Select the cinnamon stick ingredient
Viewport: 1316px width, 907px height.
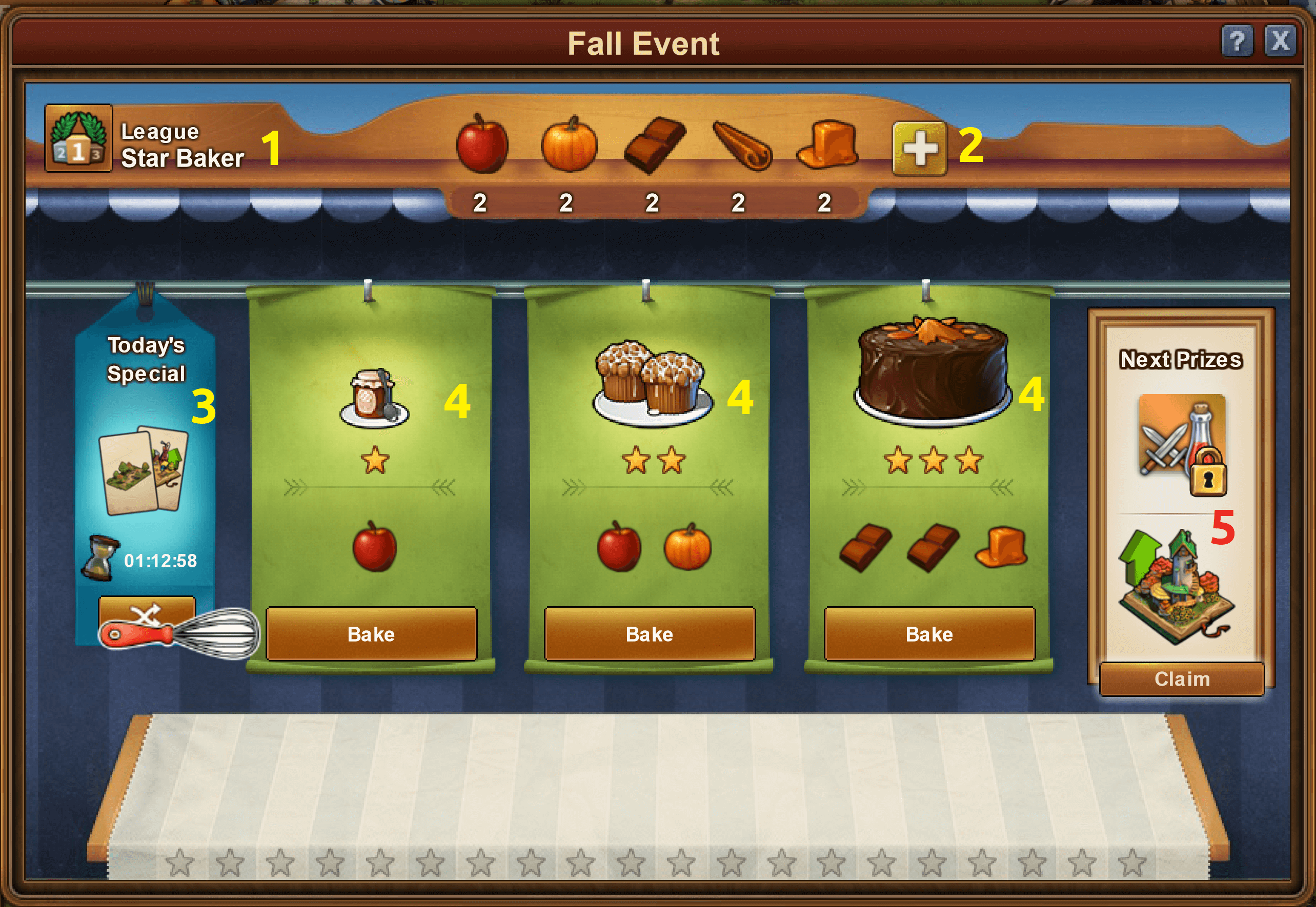[x=741, y=146]
